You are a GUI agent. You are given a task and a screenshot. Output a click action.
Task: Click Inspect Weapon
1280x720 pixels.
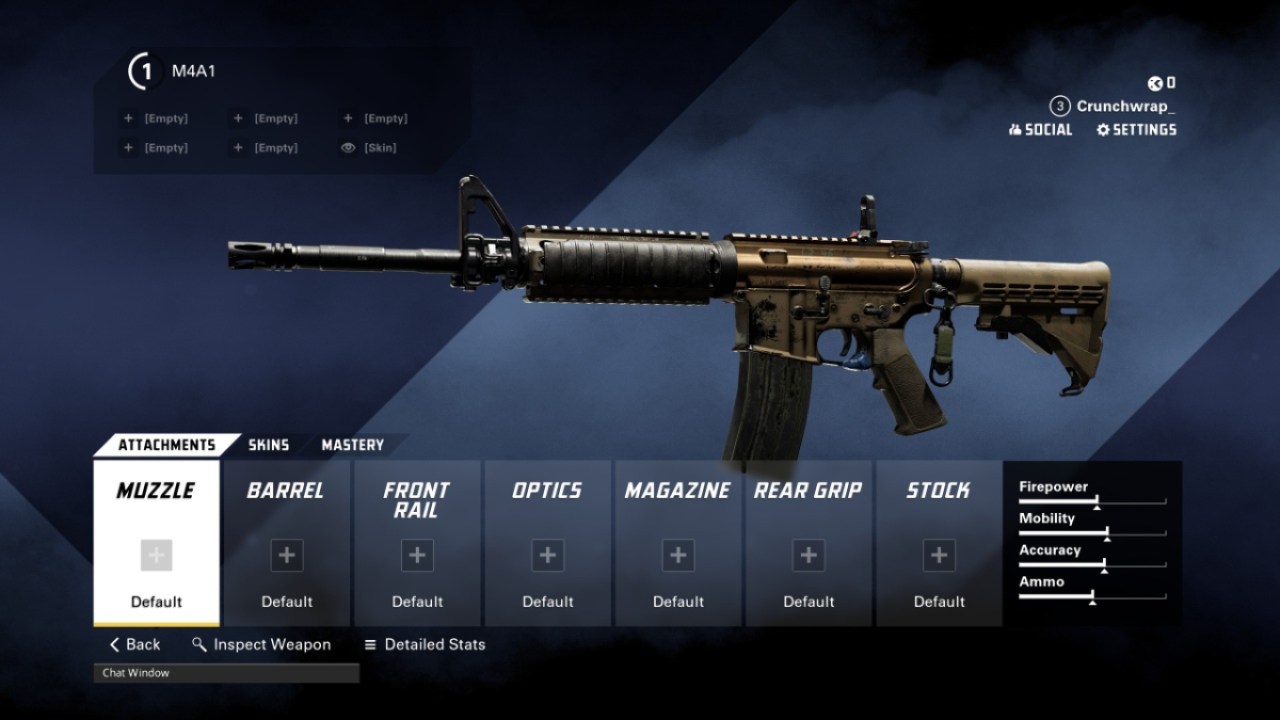261,645
